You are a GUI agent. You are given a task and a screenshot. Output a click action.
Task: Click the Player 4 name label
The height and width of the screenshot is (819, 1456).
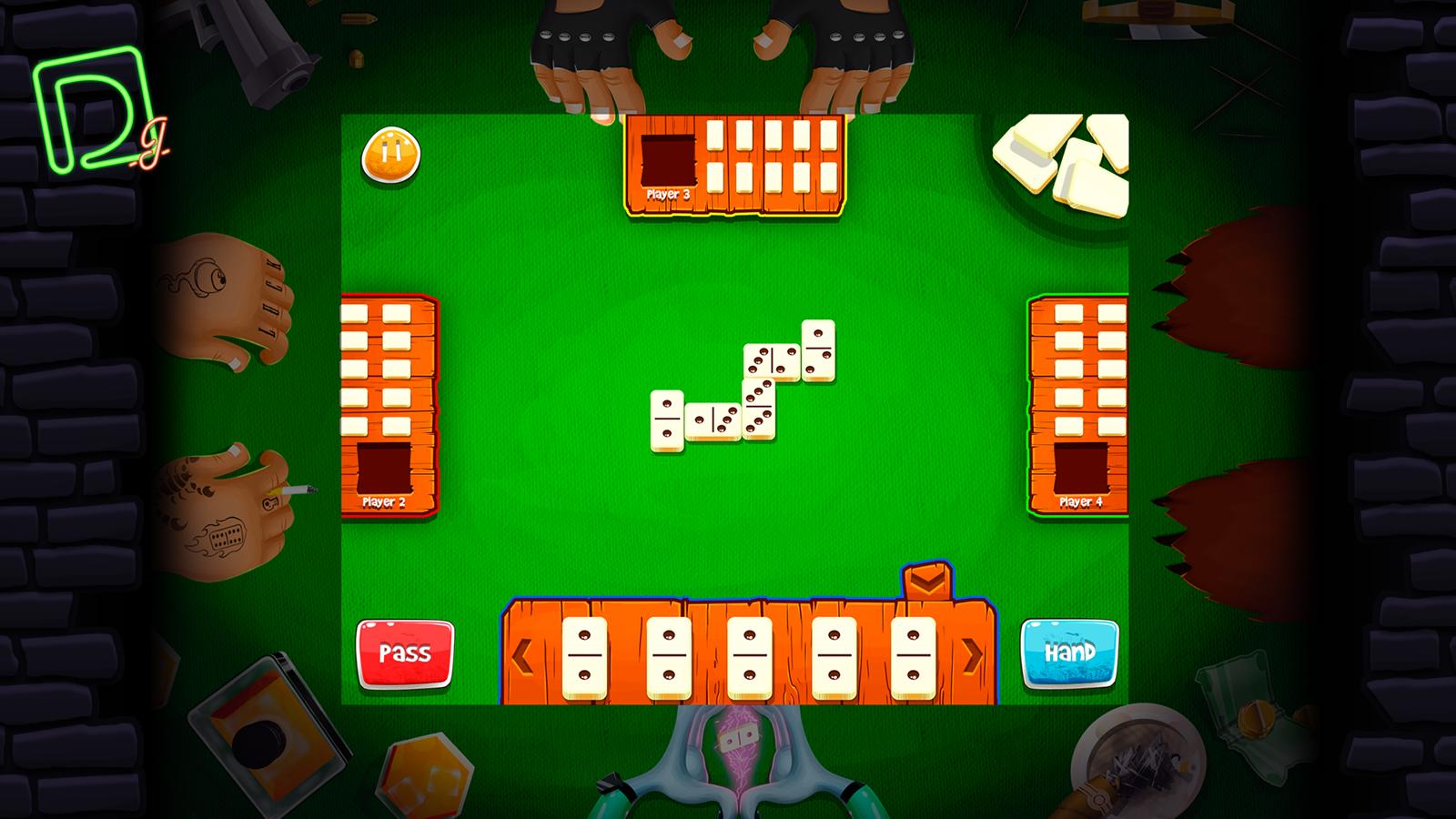click(1080, 500)
